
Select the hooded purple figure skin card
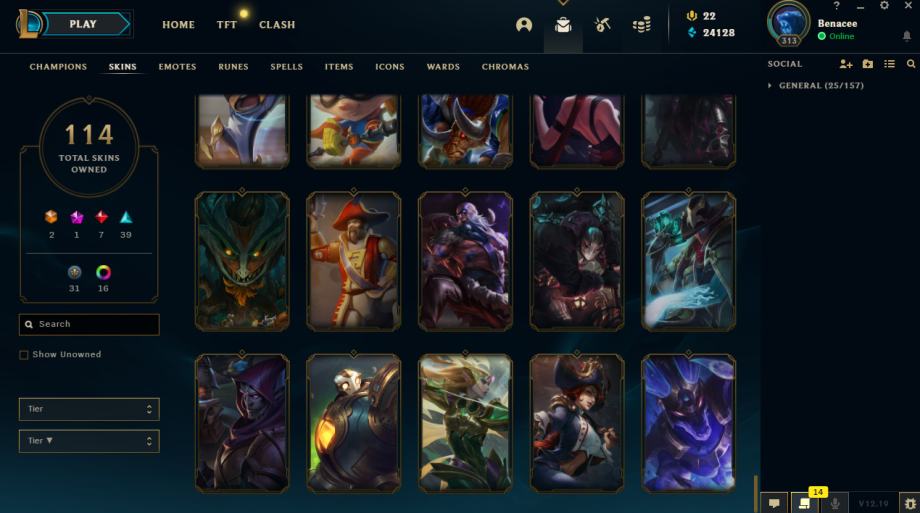tap(243, 421)
